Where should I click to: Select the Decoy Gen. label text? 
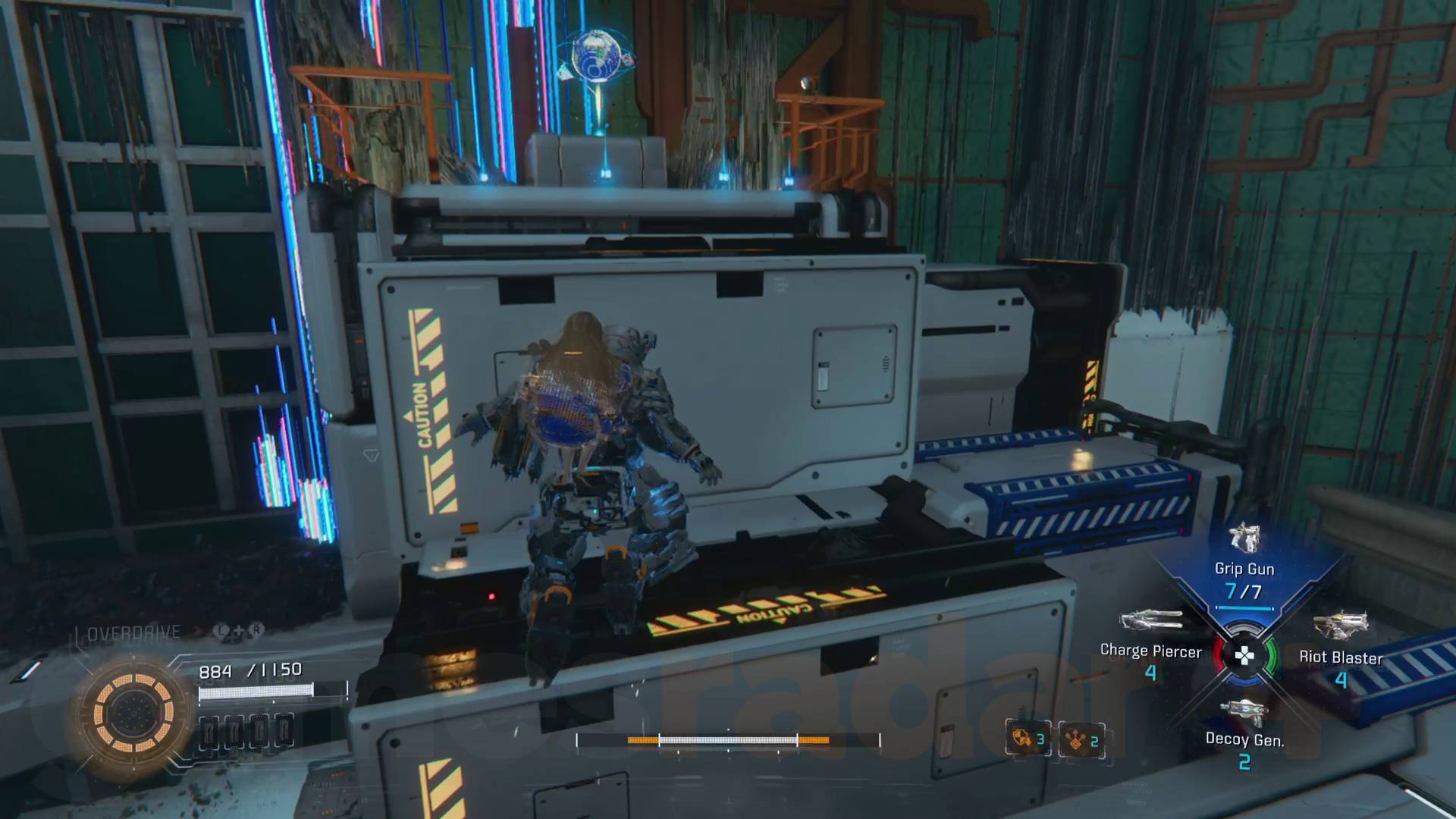(x=1246, y=738)
